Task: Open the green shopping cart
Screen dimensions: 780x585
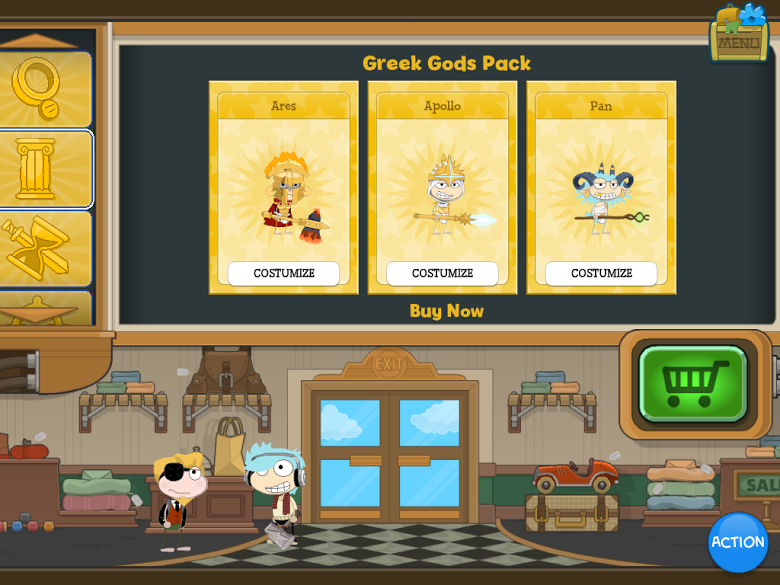Action: pyautogui.click(x=694, y=383)
